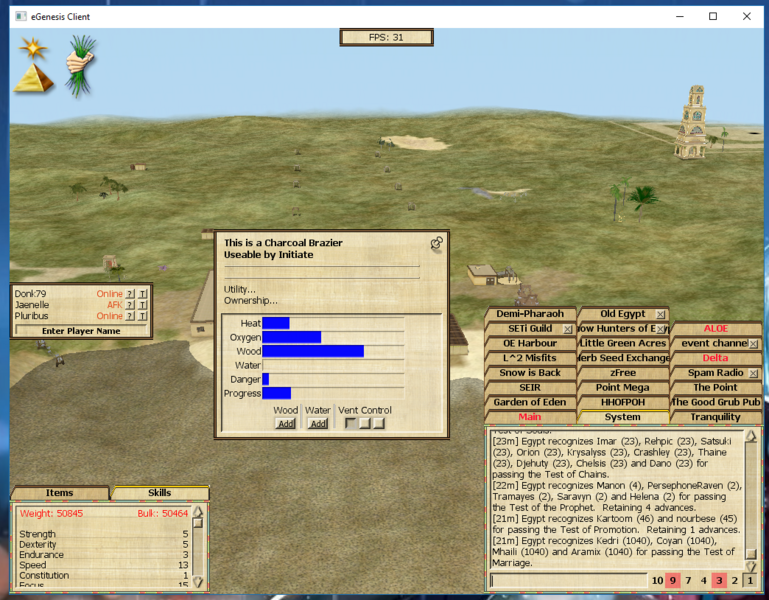Select the Garden of Eden channel
This screenshot has width=769, height=600.
pyautogui.click(x=529, y=402)
